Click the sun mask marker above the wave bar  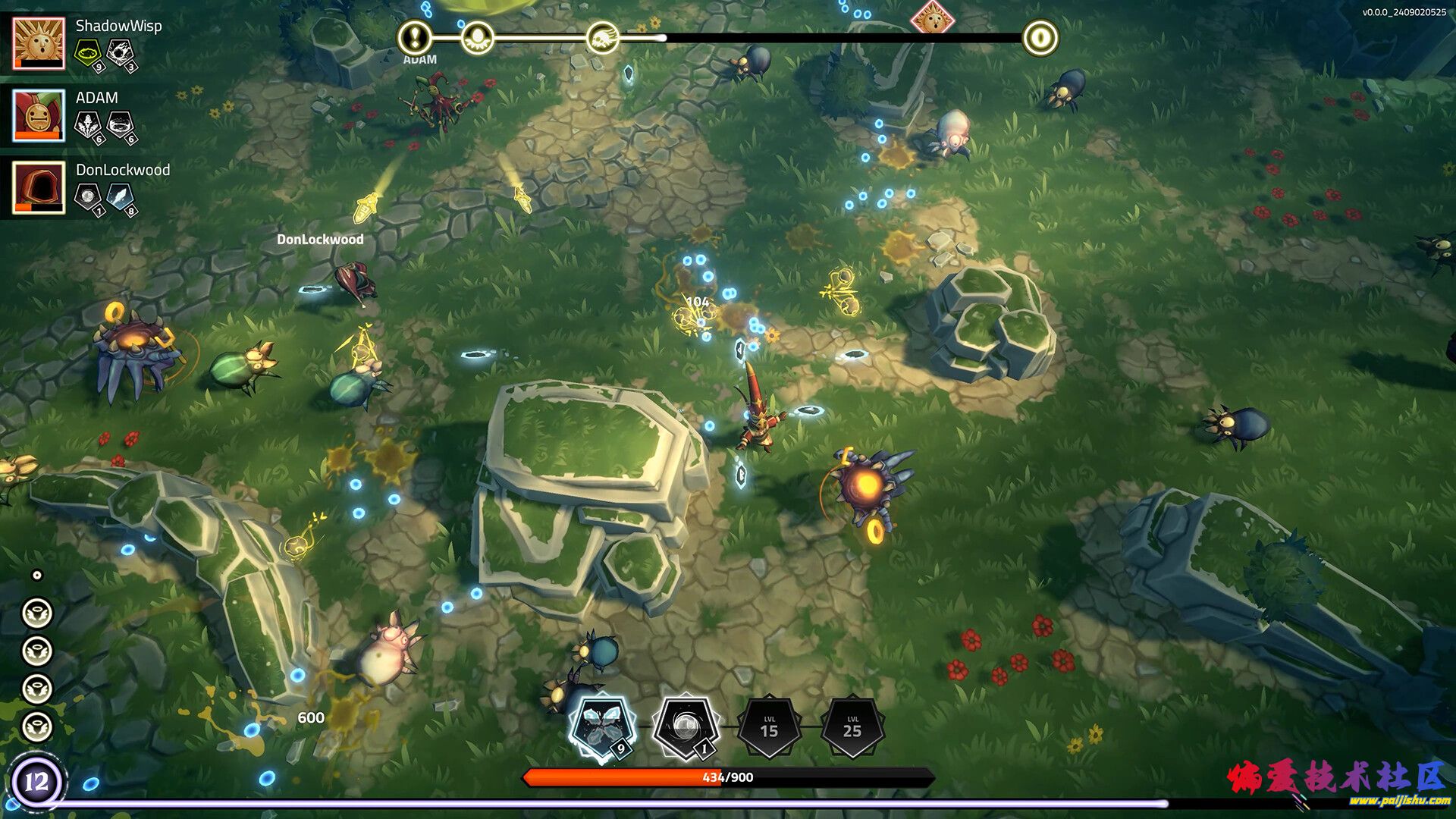933,17
